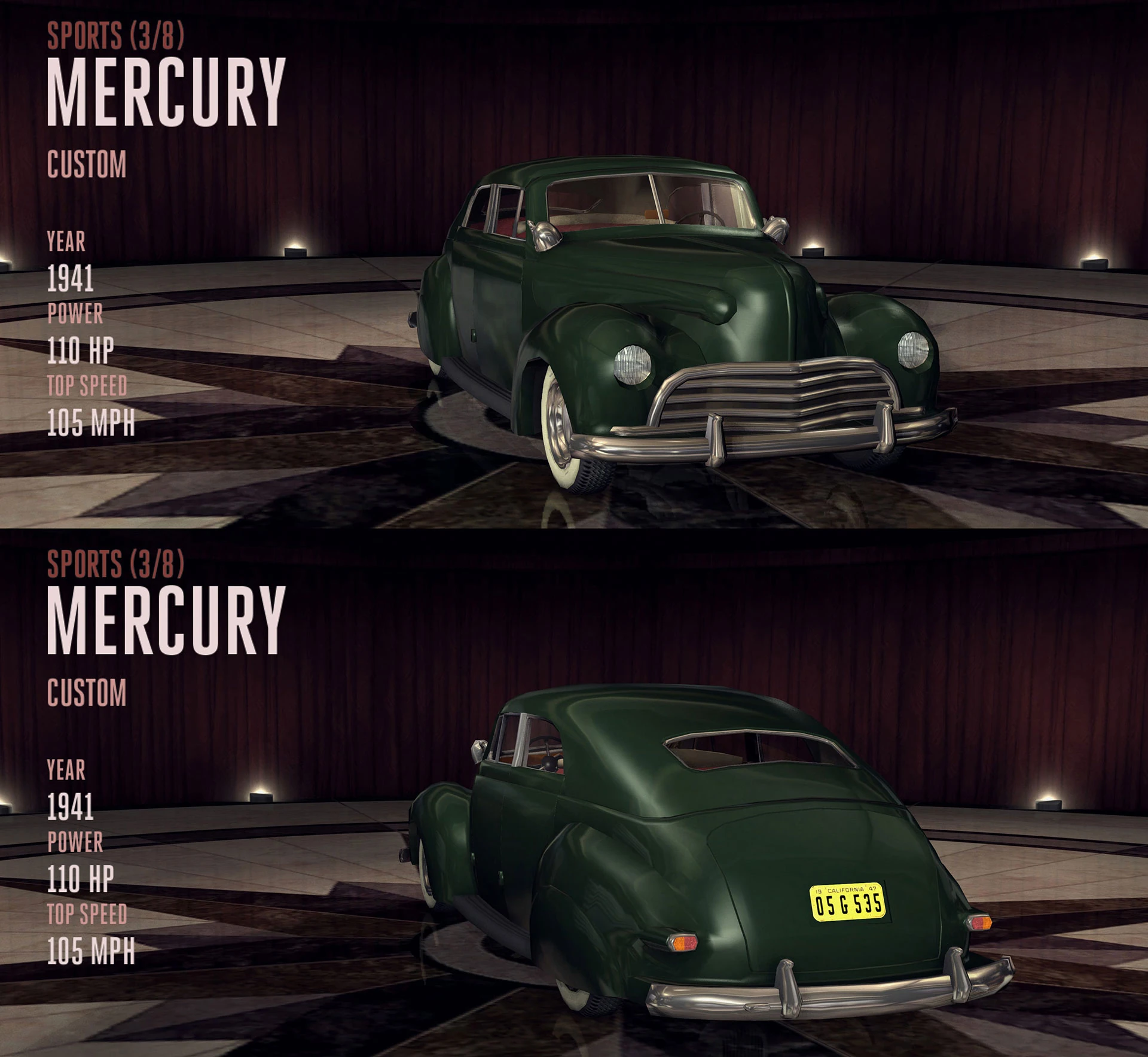The image size is (1148, 1057).
Task: Click the YEAR heading label
Action: [67, 243]
